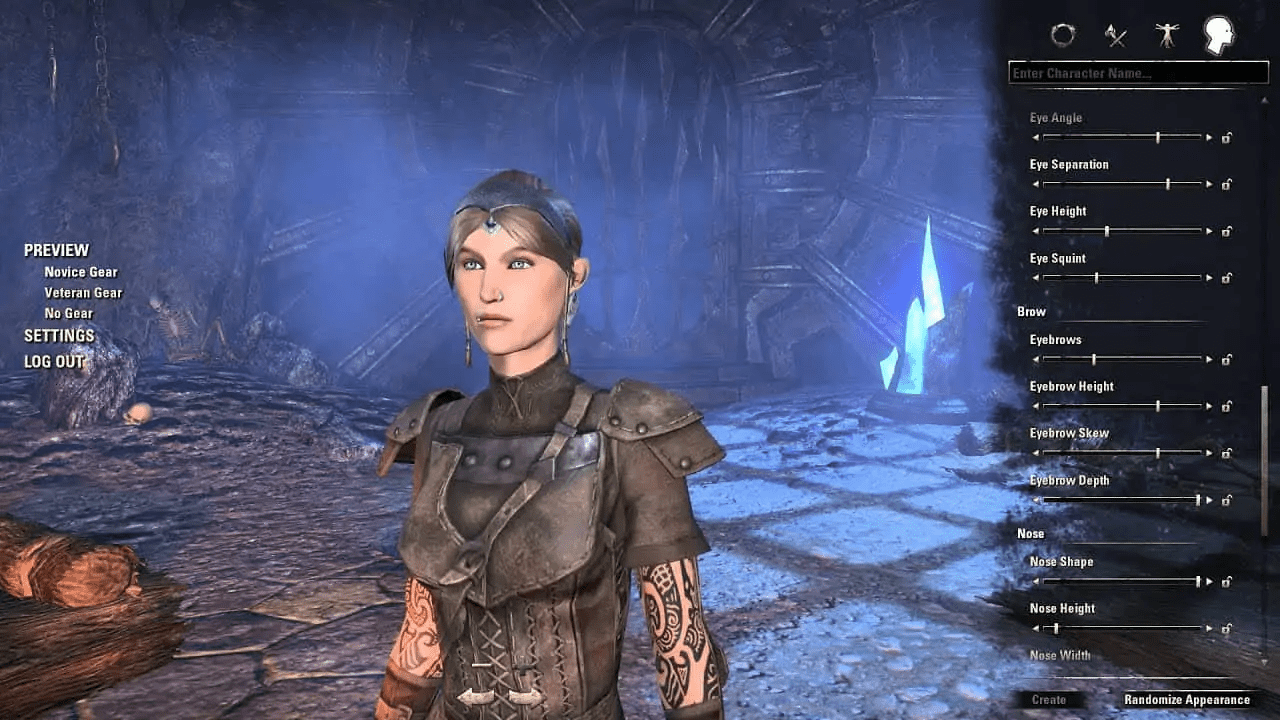1280x720 pixels.
Task: Click the Eye Separation slider handle
Action: click(1168, 184)
